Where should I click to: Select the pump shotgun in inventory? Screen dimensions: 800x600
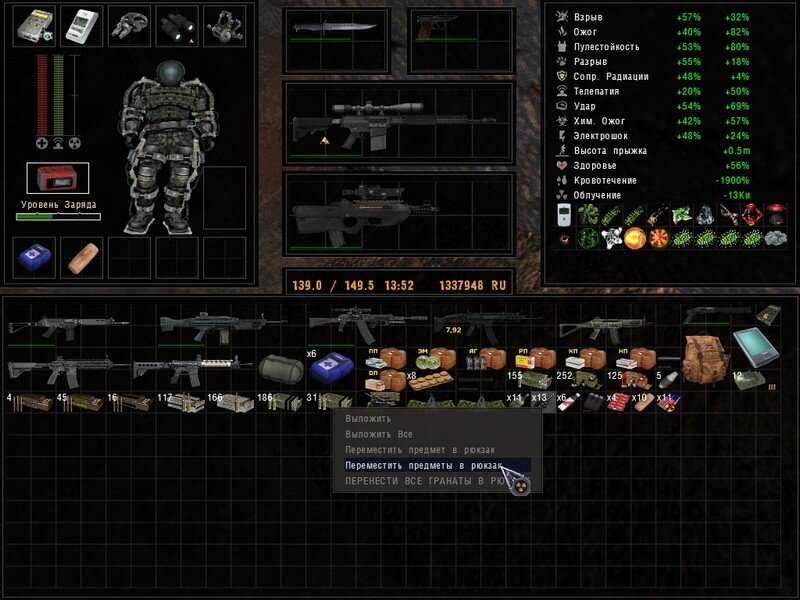click(716, 314)
